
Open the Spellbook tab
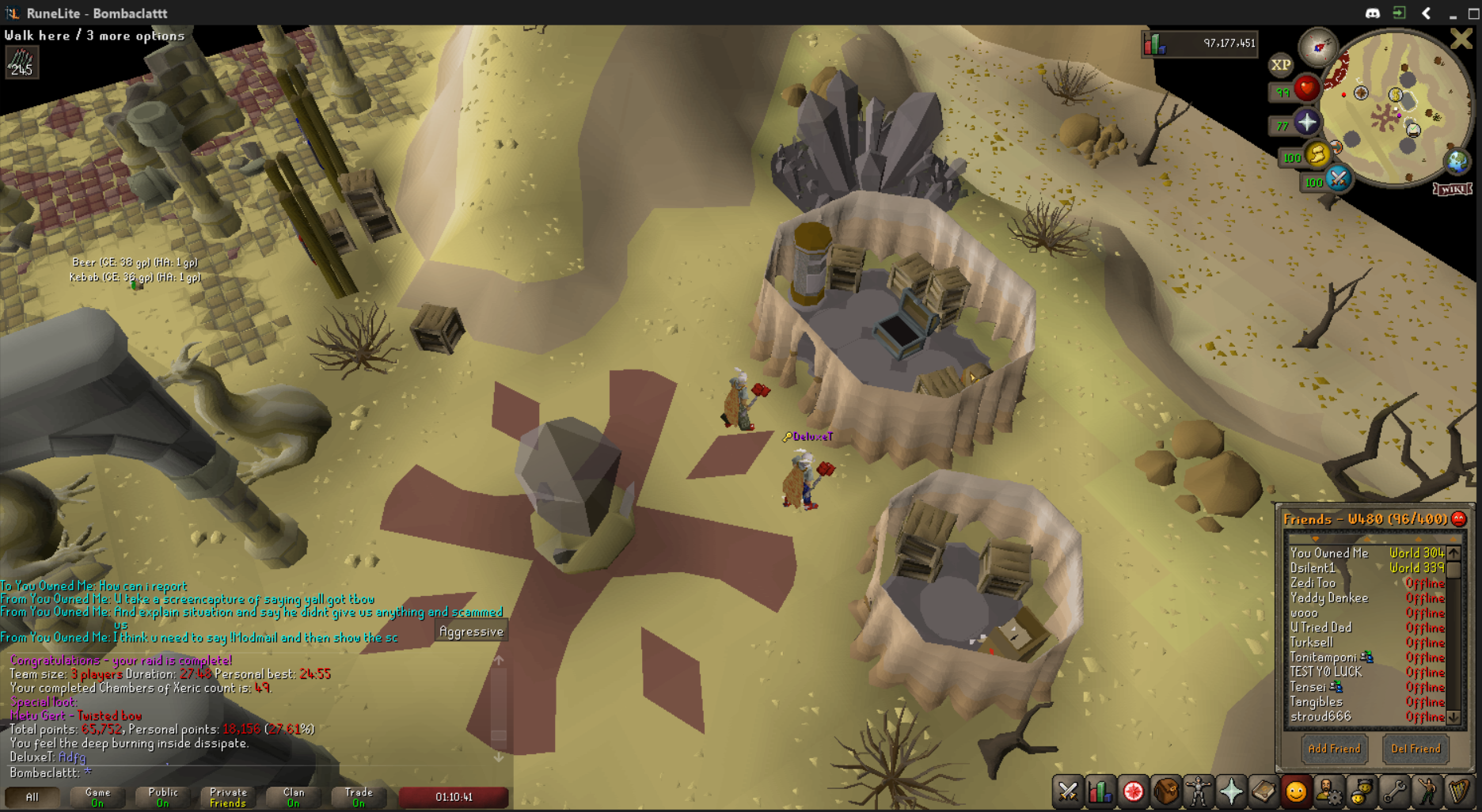(1263, 791)
